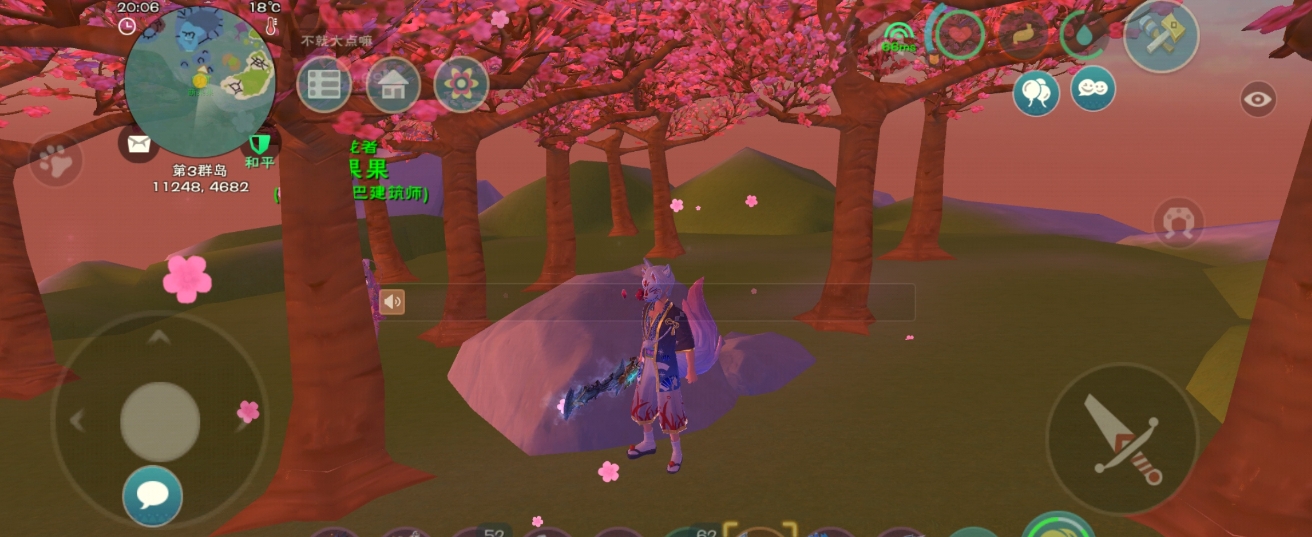Tap the dagger attack button

(x=1122, y=439)
